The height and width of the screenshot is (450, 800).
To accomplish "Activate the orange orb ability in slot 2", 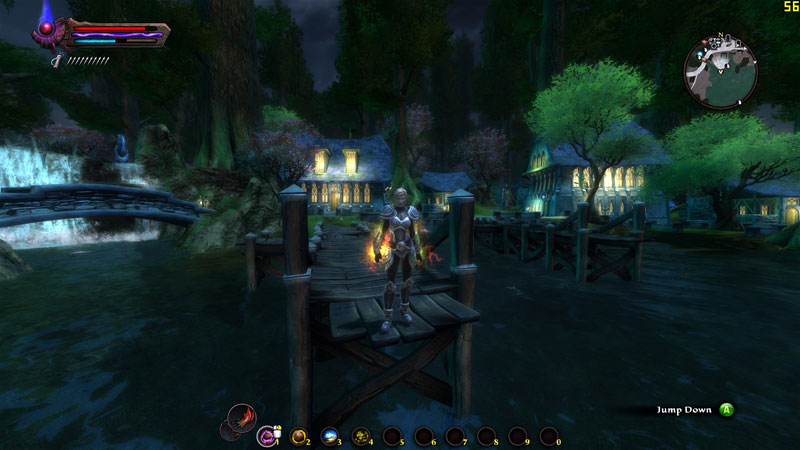I will (x=298, y=435).
